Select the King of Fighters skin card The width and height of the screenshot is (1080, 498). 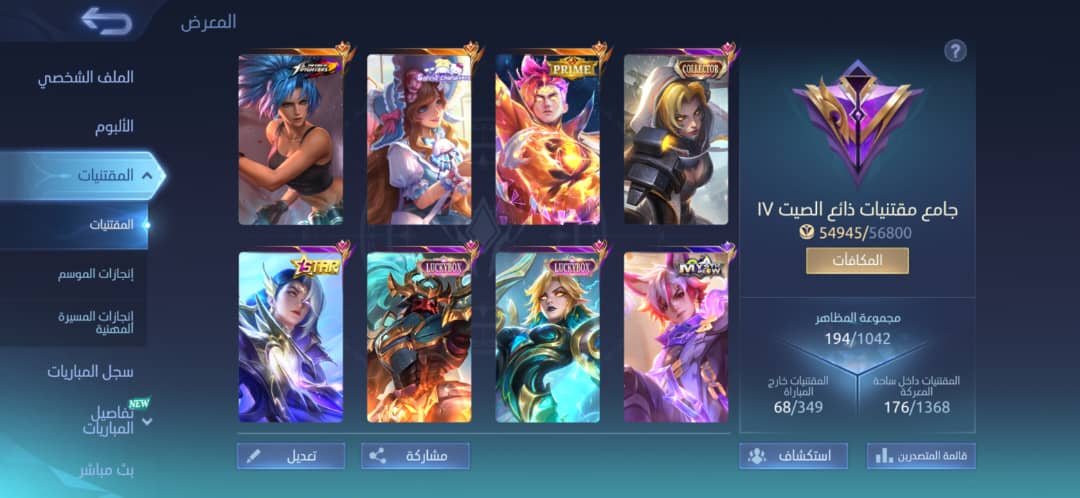[x=291, y=139]
